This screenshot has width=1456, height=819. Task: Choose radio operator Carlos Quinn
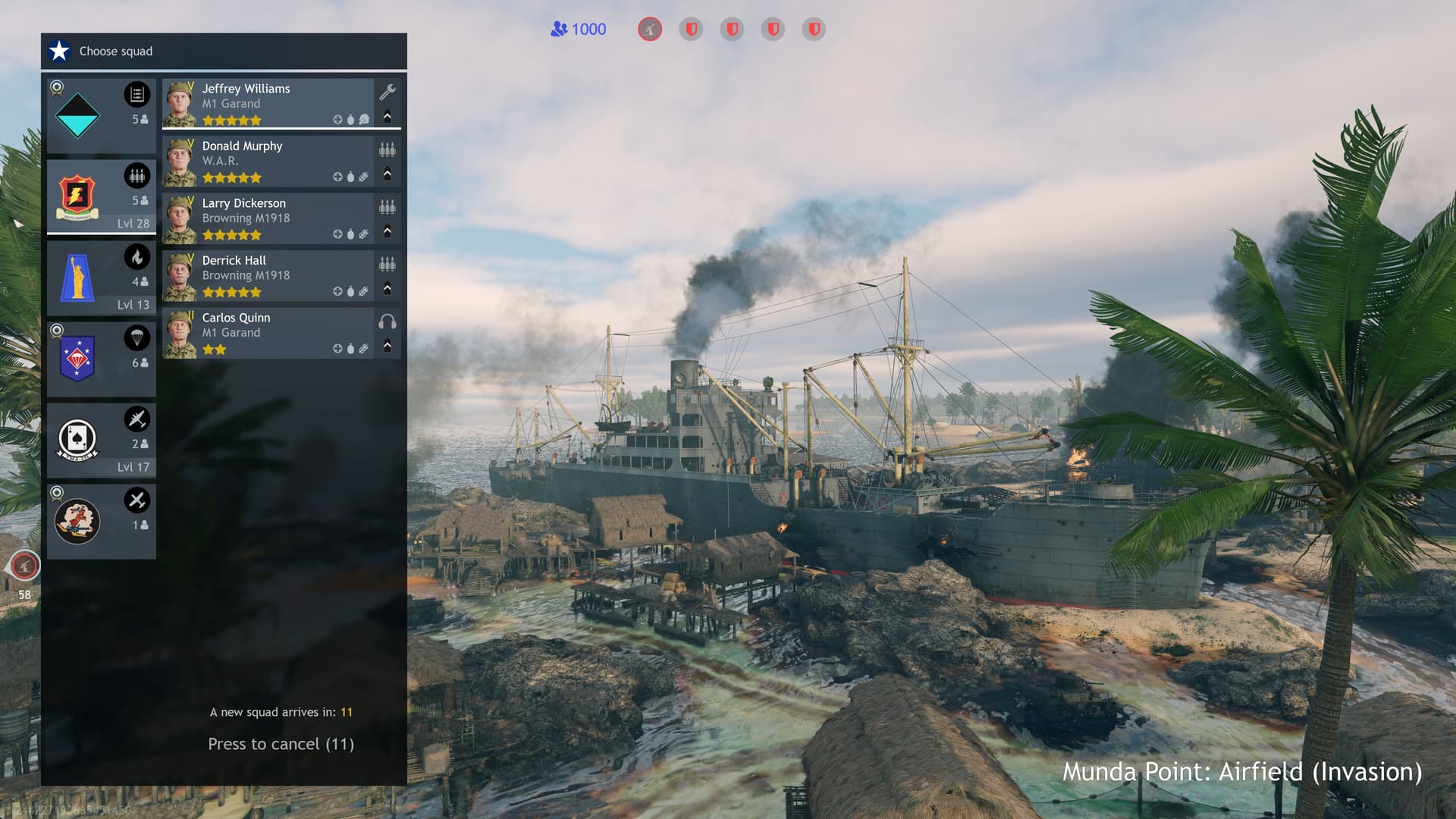(268, 333)
